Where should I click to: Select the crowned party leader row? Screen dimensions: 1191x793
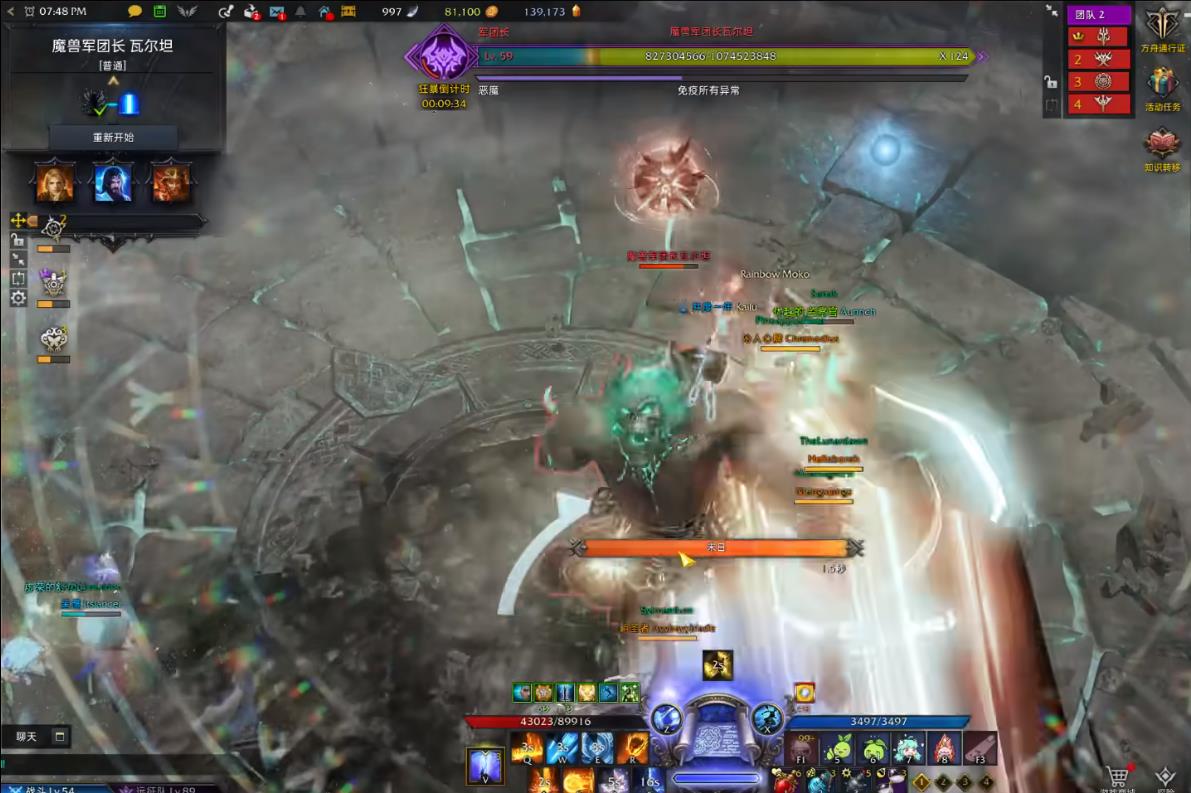tap(1098, 36)
